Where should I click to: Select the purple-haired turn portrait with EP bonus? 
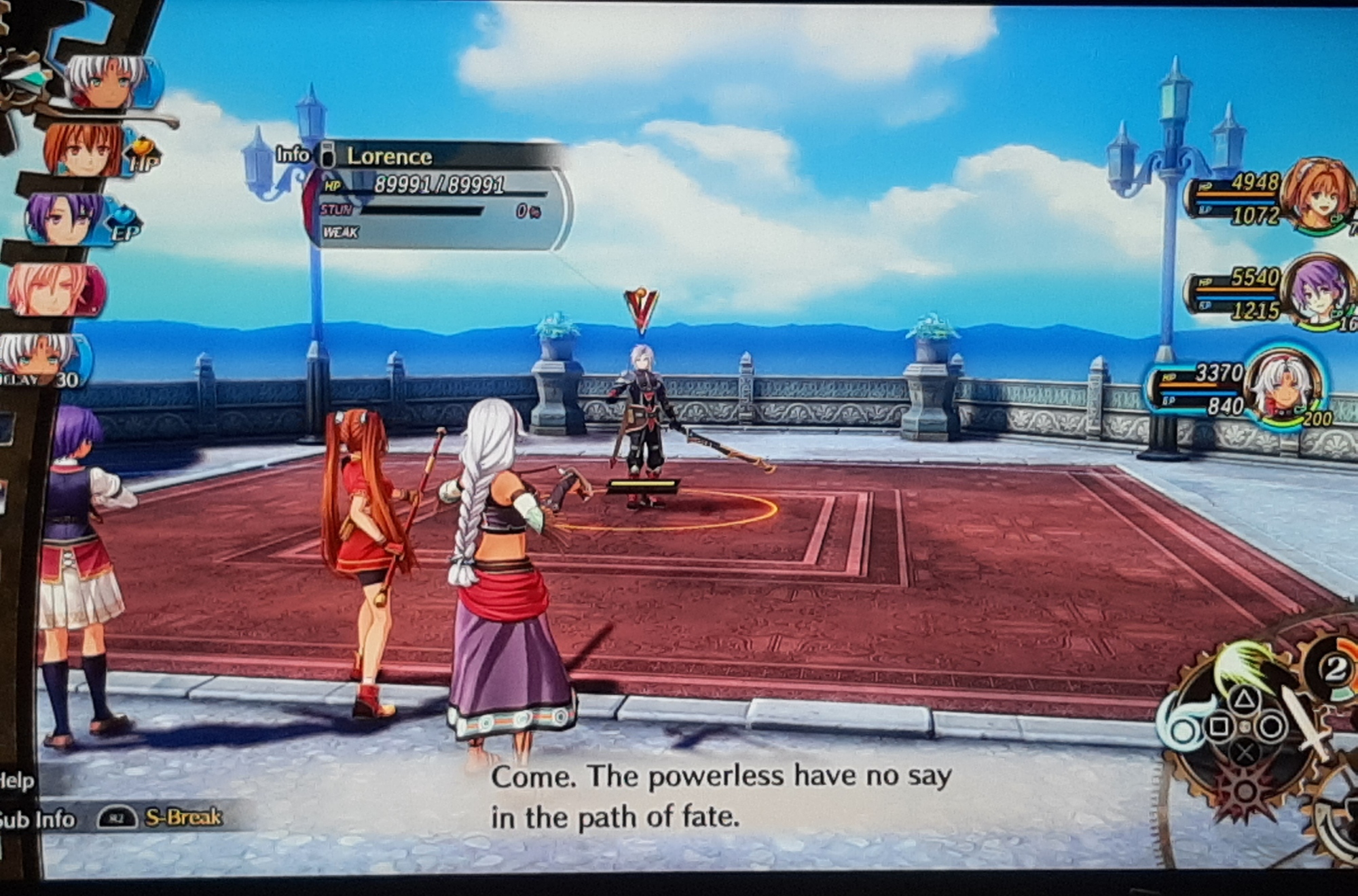tap(65, 219)
